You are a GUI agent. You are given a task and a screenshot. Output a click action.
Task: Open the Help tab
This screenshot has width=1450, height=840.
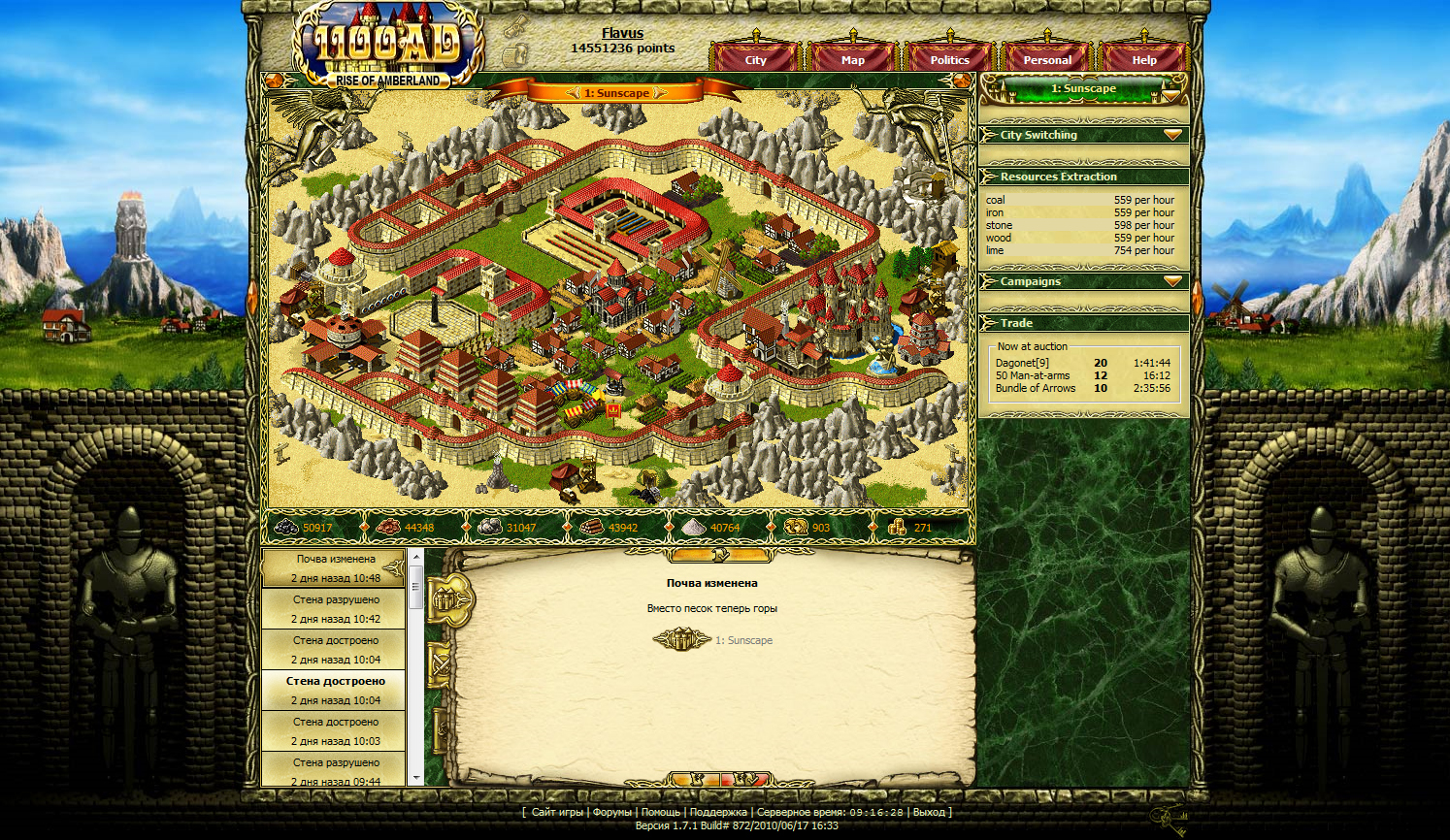point(1143,60)
